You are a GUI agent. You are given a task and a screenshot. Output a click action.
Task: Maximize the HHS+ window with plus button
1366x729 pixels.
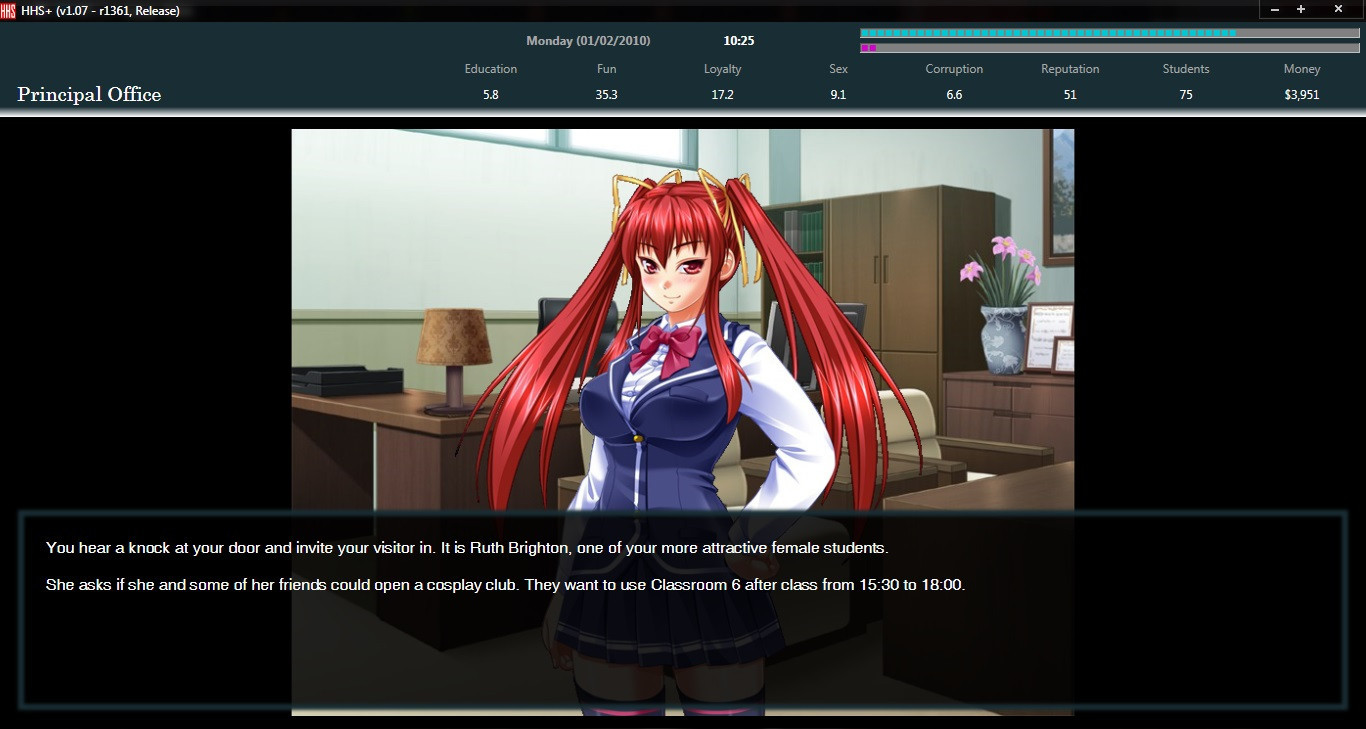(1301, 9)
